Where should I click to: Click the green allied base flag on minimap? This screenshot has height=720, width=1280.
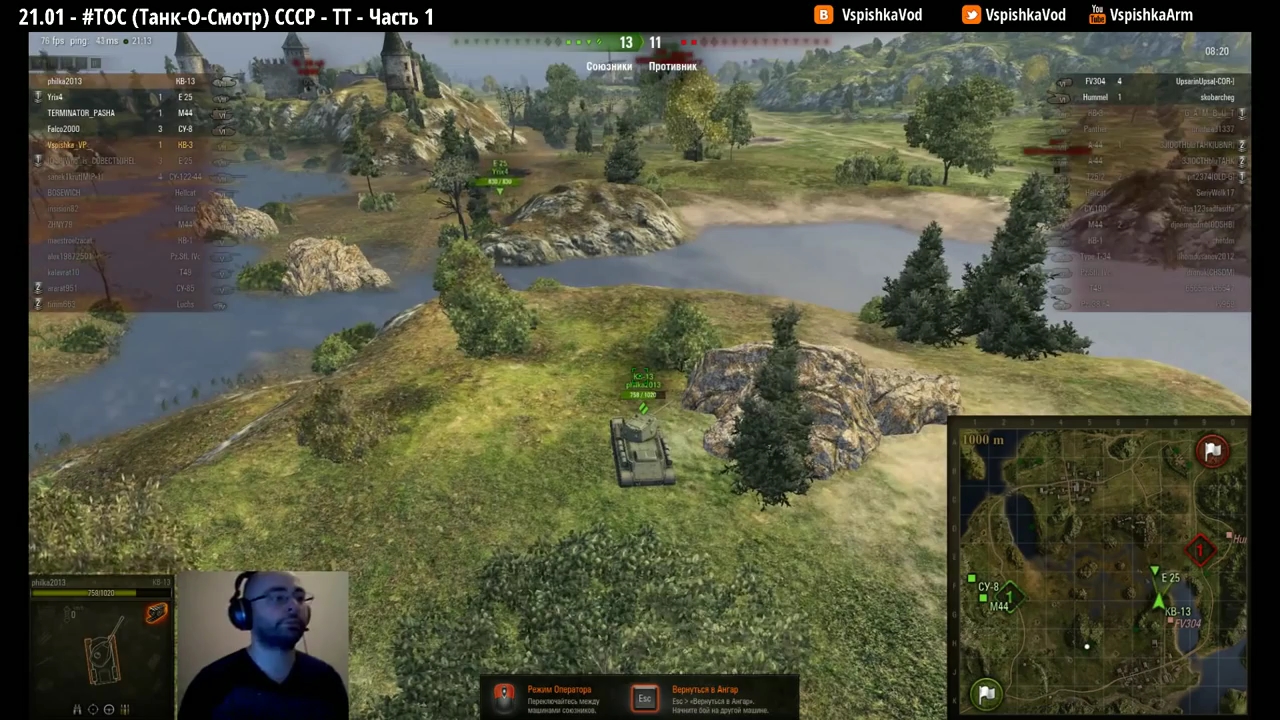[986, 692]
